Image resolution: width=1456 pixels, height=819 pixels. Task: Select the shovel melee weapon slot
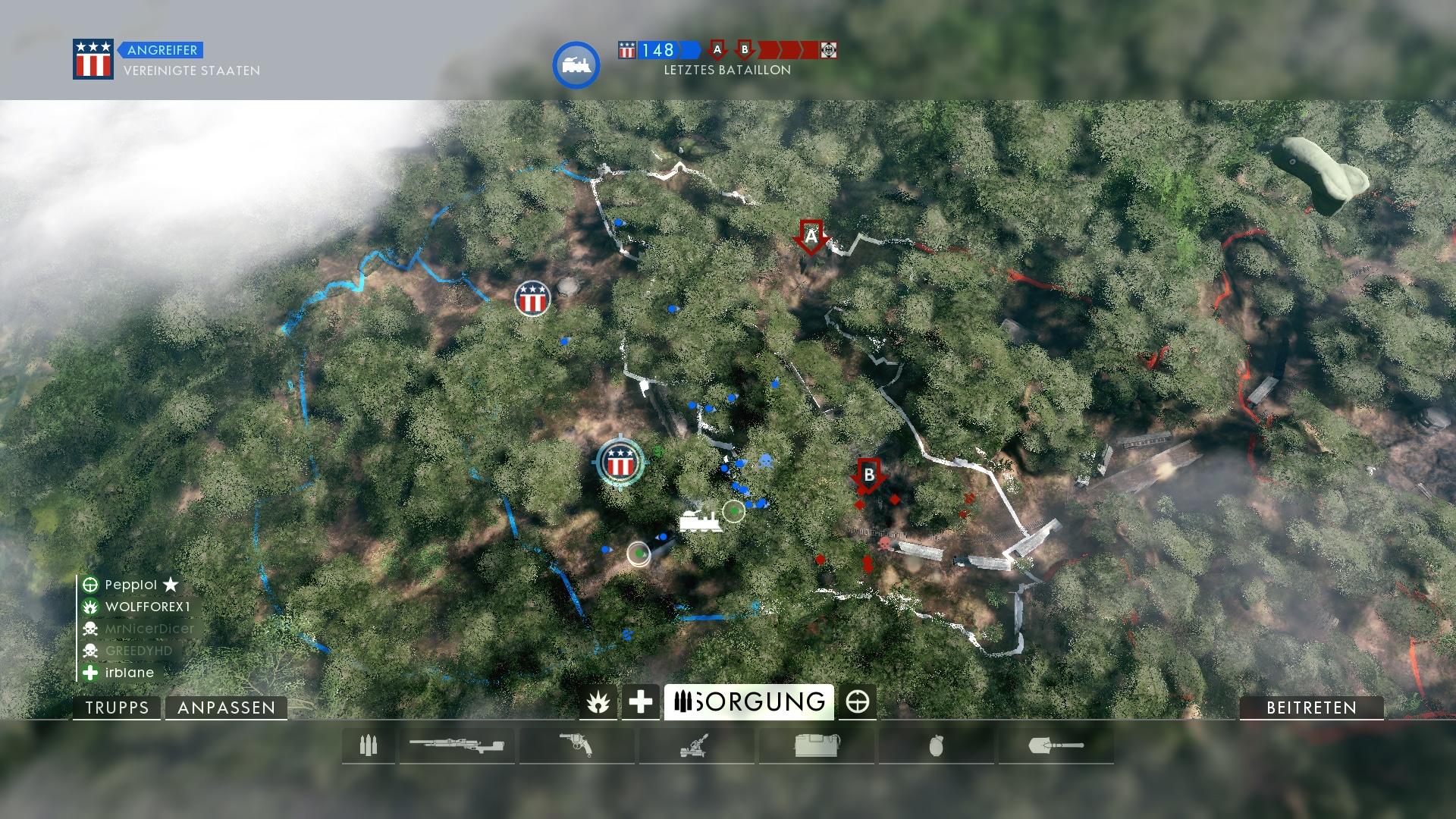coord(1056,746)
